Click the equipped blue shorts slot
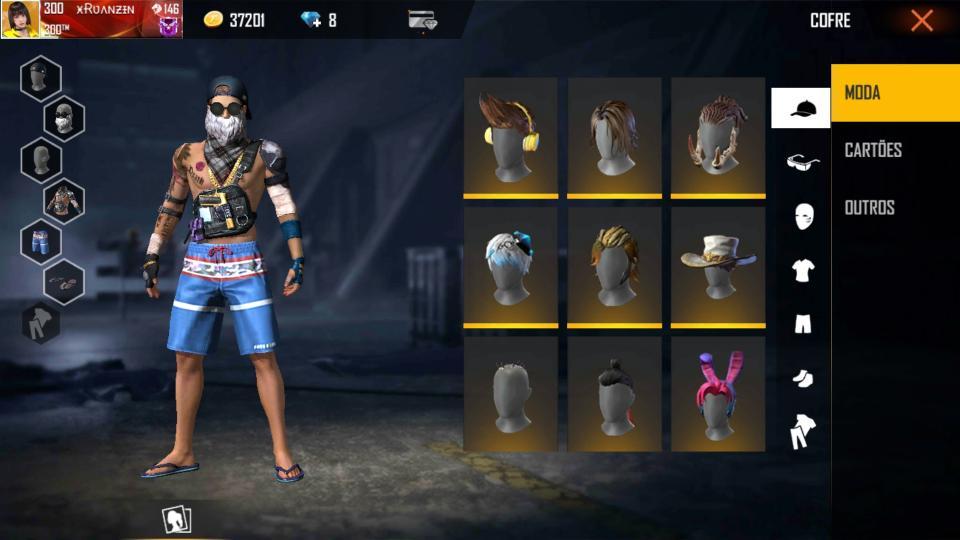This screenshot has height=540, width=960. point(41,242)
